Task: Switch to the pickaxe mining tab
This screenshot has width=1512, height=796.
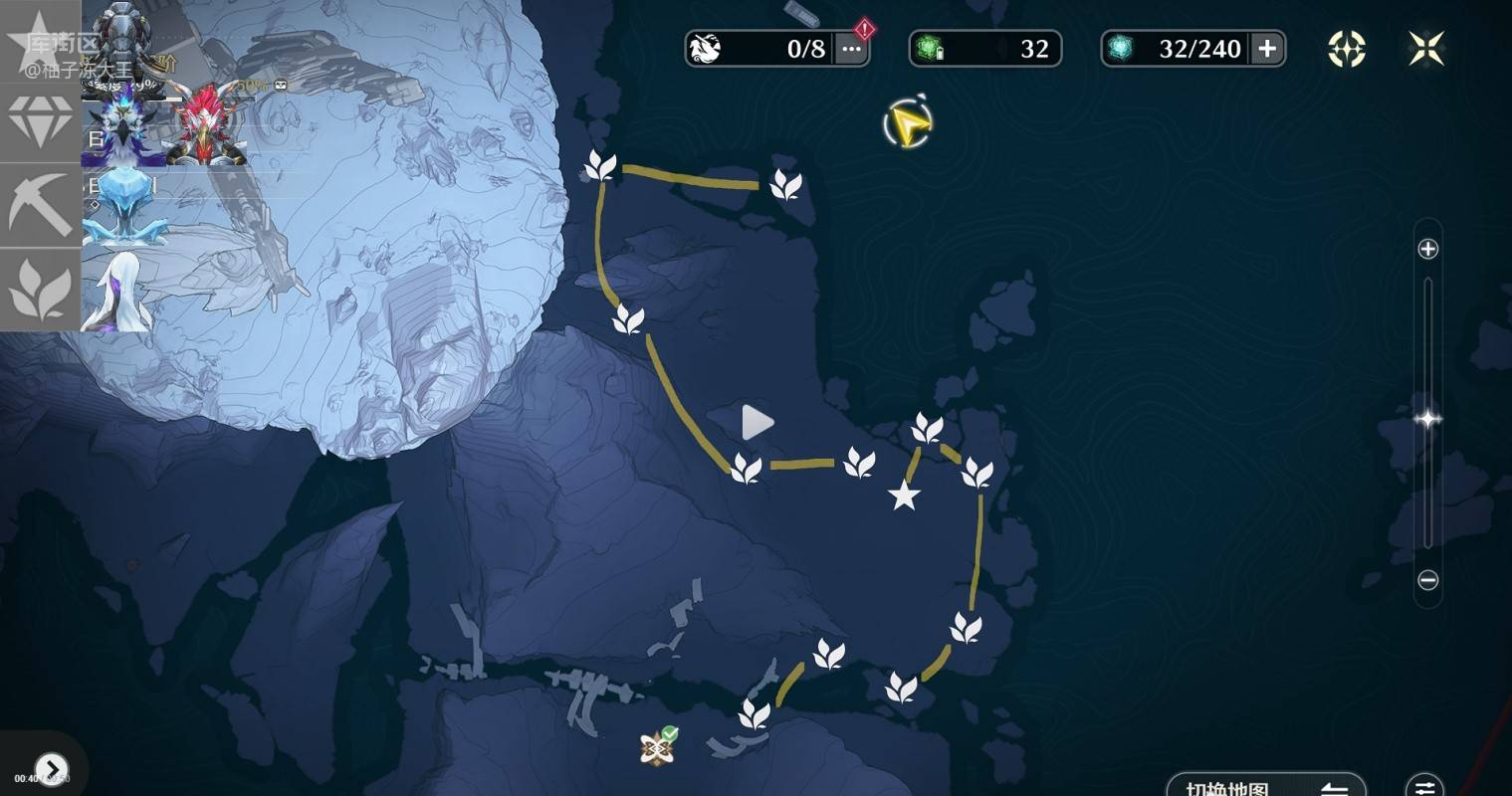Action: click(x=40, y=205)
